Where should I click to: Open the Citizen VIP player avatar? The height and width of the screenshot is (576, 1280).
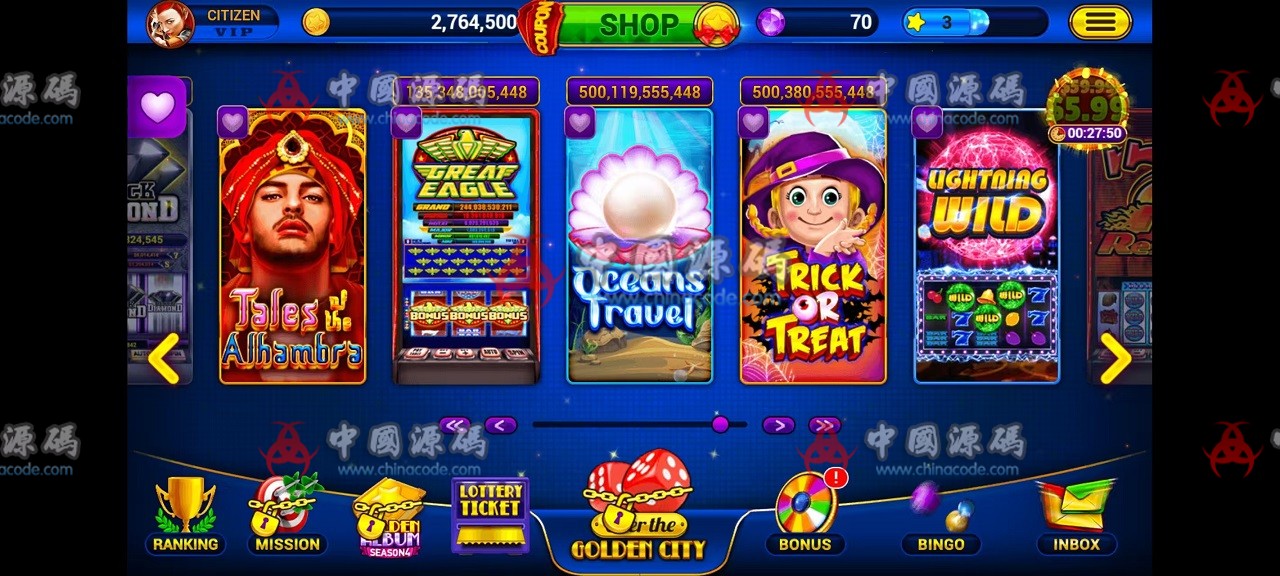pyautogui.click(x=171, y=24)
